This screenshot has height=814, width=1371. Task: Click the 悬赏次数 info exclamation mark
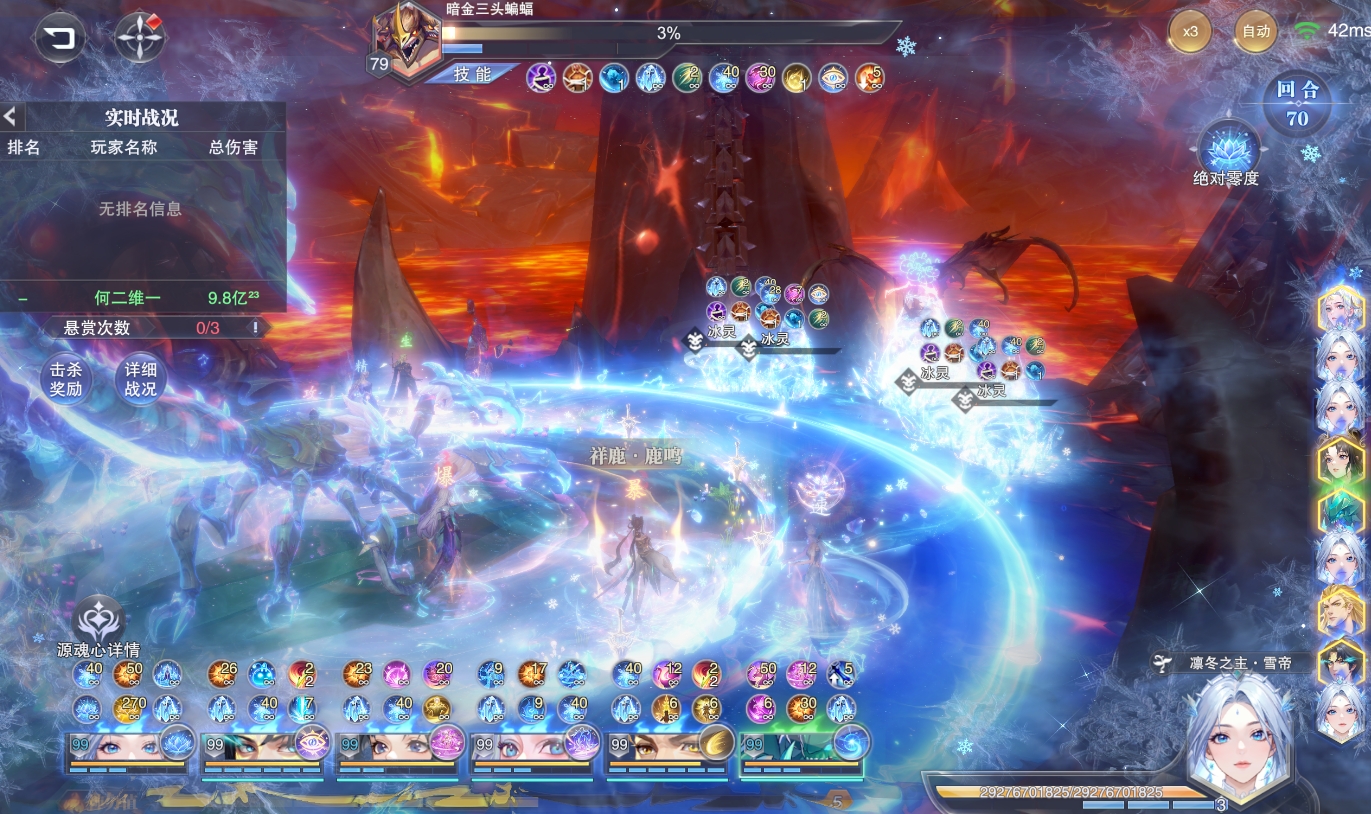(x=256, y=328)
